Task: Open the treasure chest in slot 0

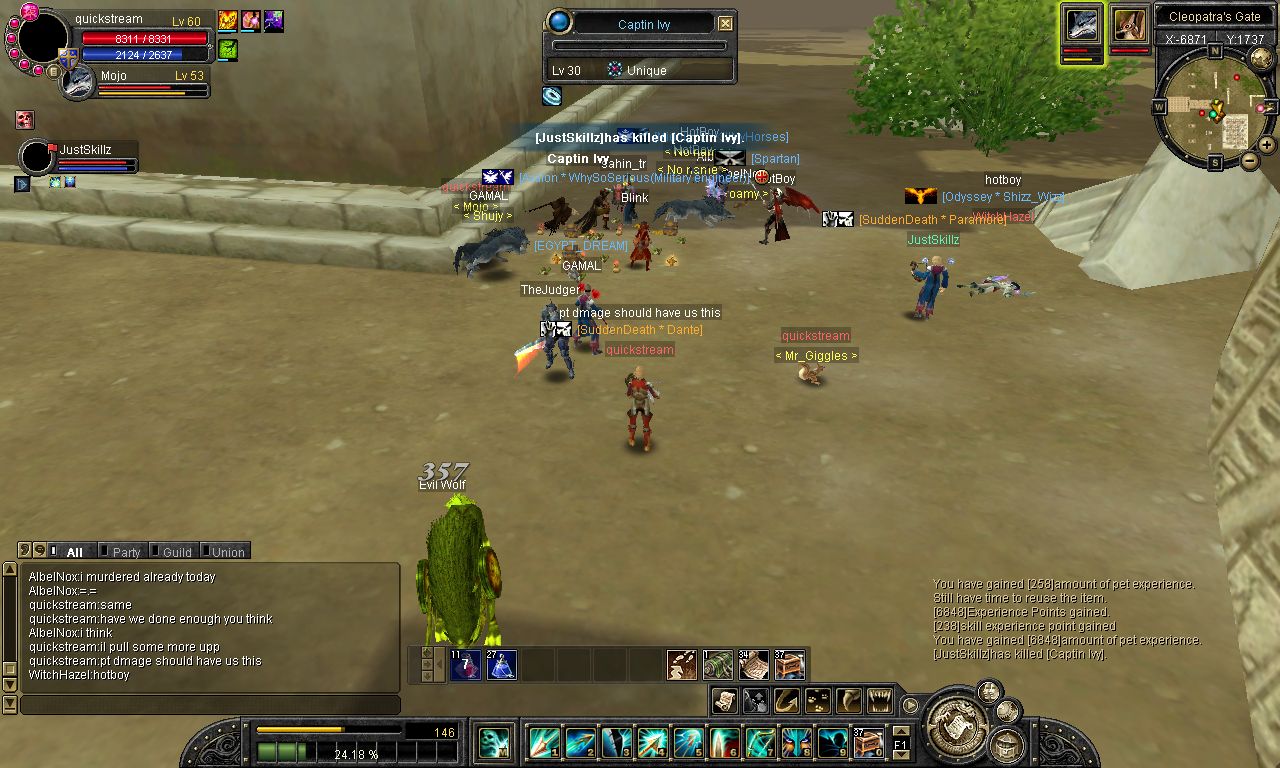Action: (868, 743)
